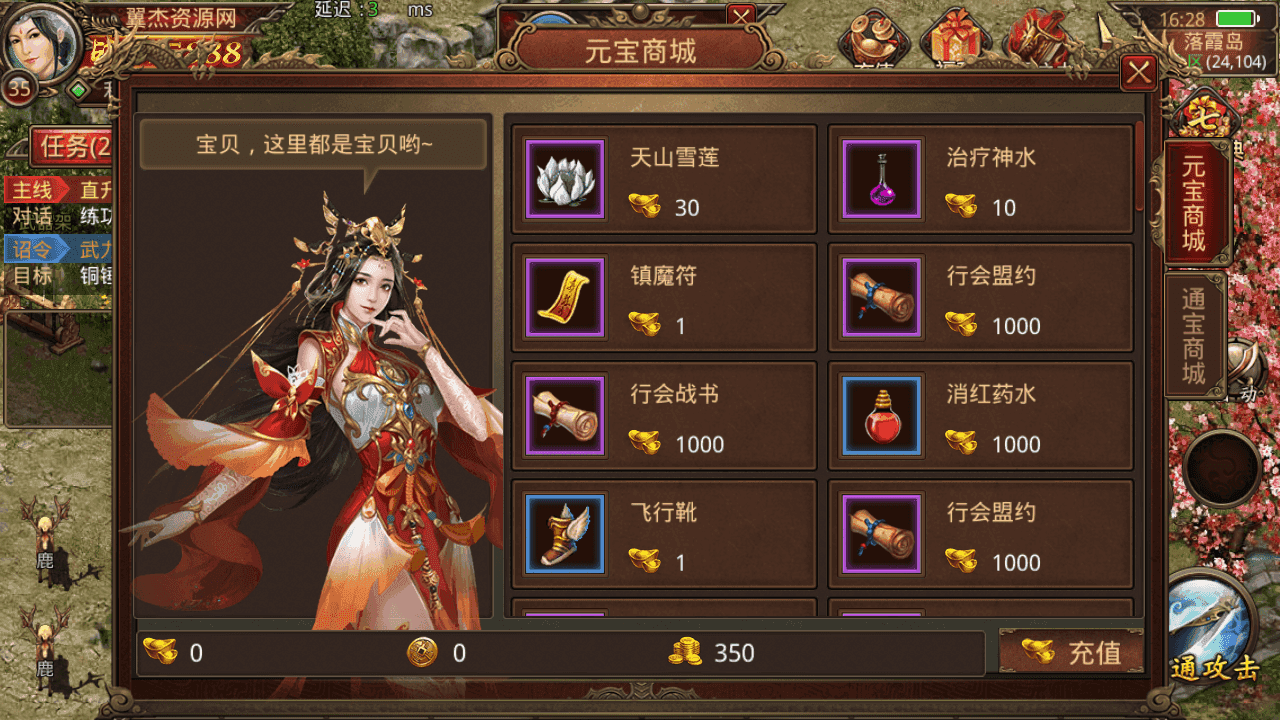The width and height of the screenshot is (1280, 720).
Task: Buy the 行会盟约 guild pact item
Action: pos(880,297)
